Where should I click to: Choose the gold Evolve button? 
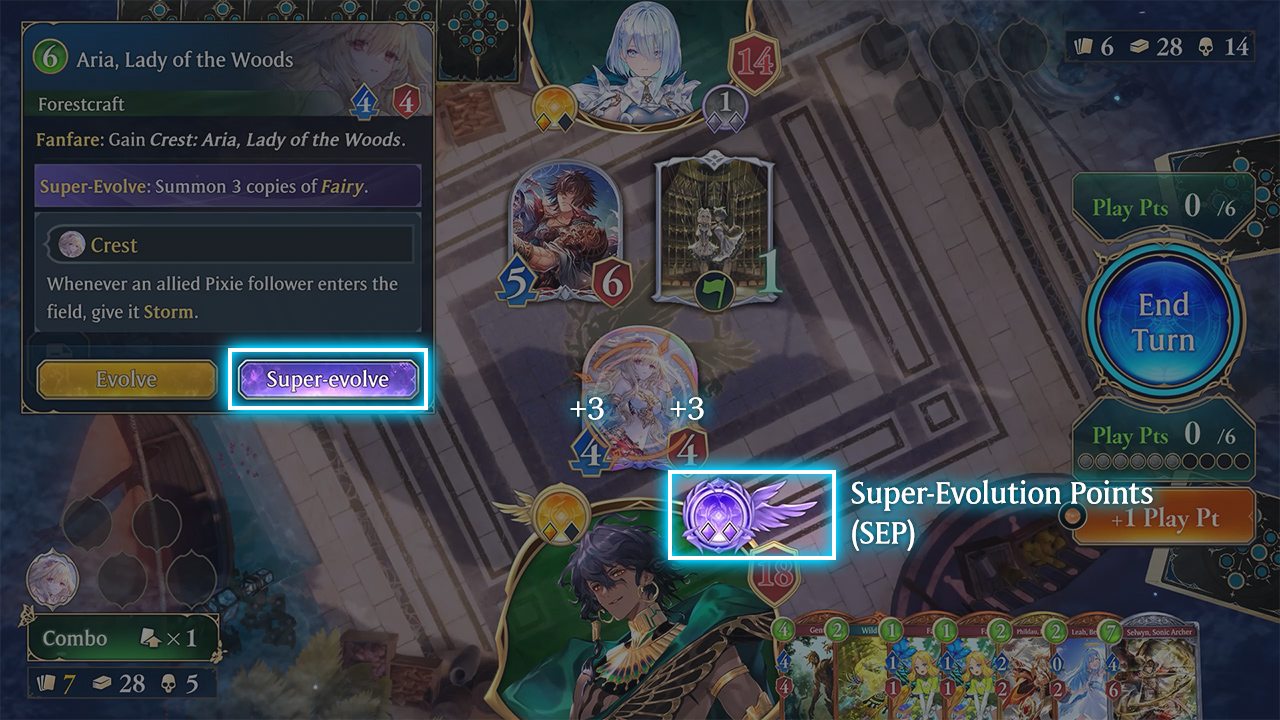point(127,379)
